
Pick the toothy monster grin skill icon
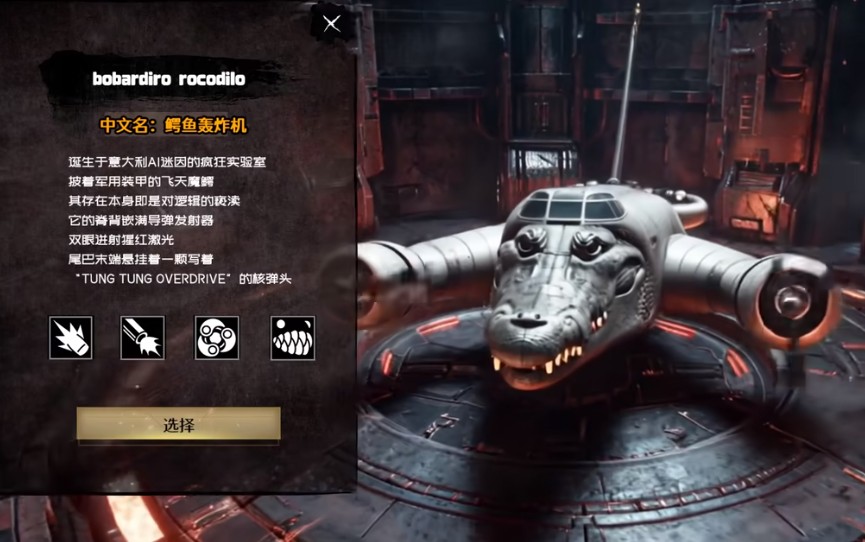292,338
